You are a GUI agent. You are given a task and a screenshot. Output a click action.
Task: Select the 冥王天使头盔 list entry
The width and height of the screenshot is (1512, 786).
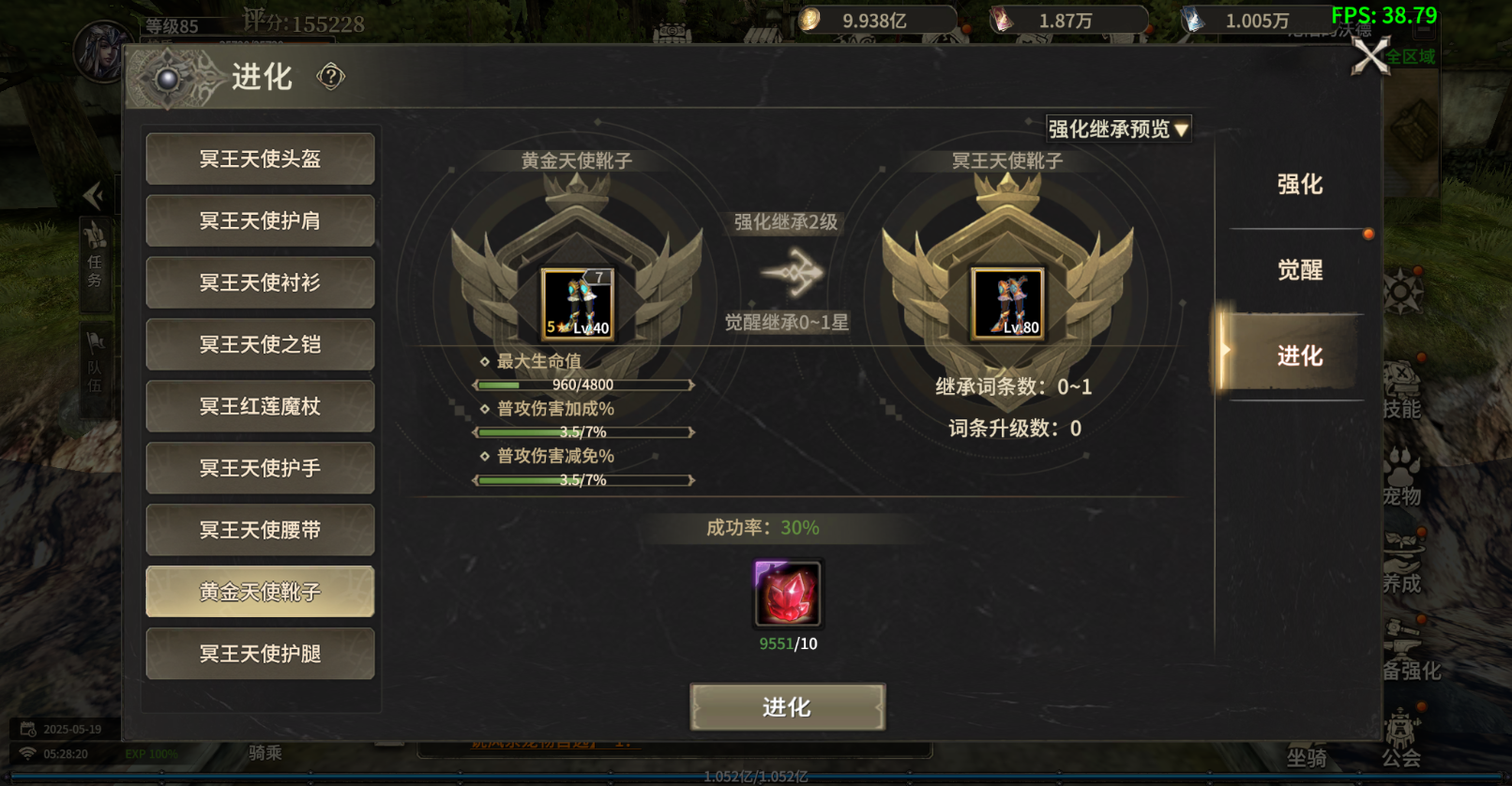point(260,159)
